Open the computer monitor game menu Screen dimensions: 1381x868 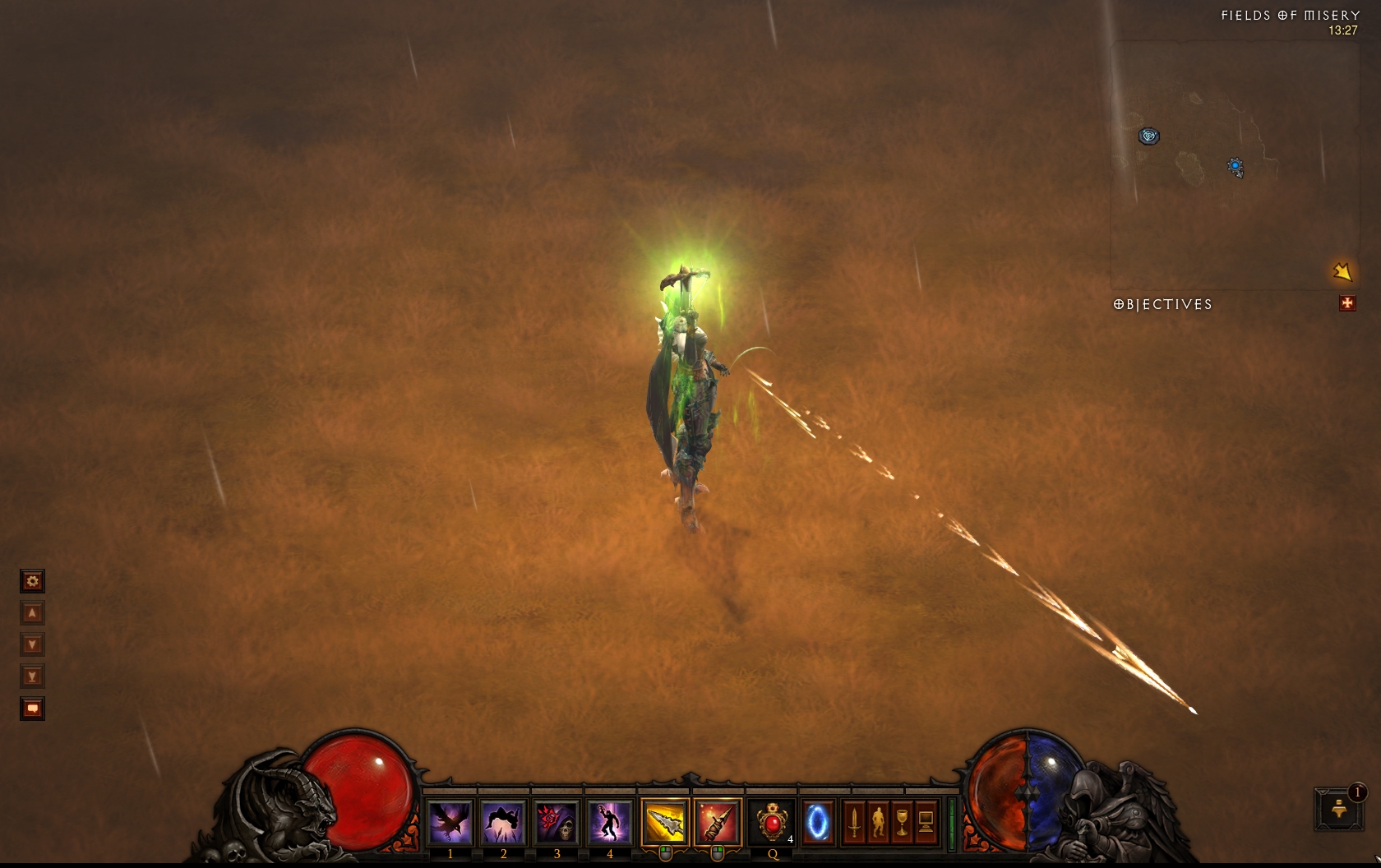926,821
